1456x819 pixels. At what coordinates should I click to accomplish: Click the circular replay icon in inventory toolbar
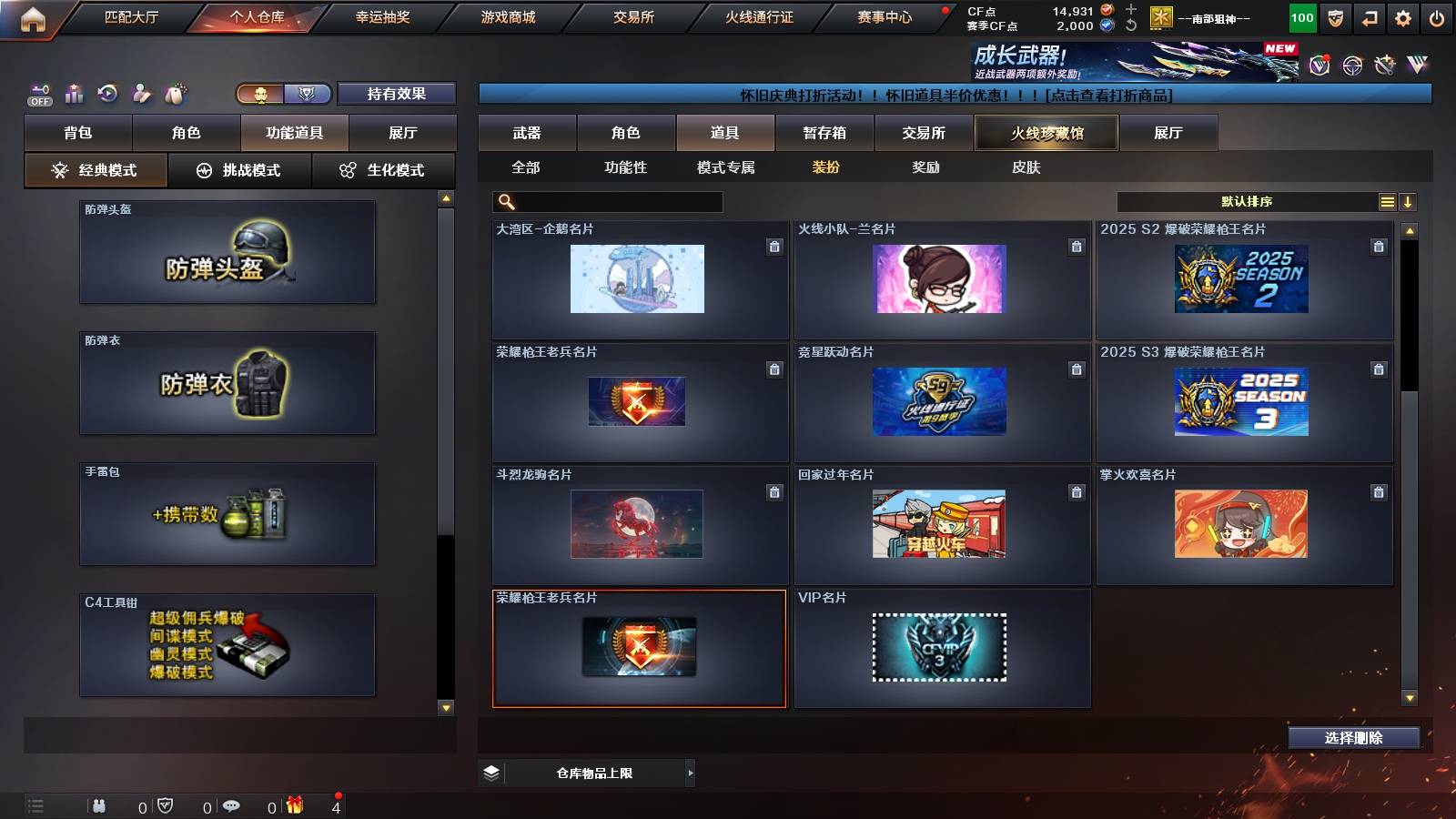coord(107,93)
